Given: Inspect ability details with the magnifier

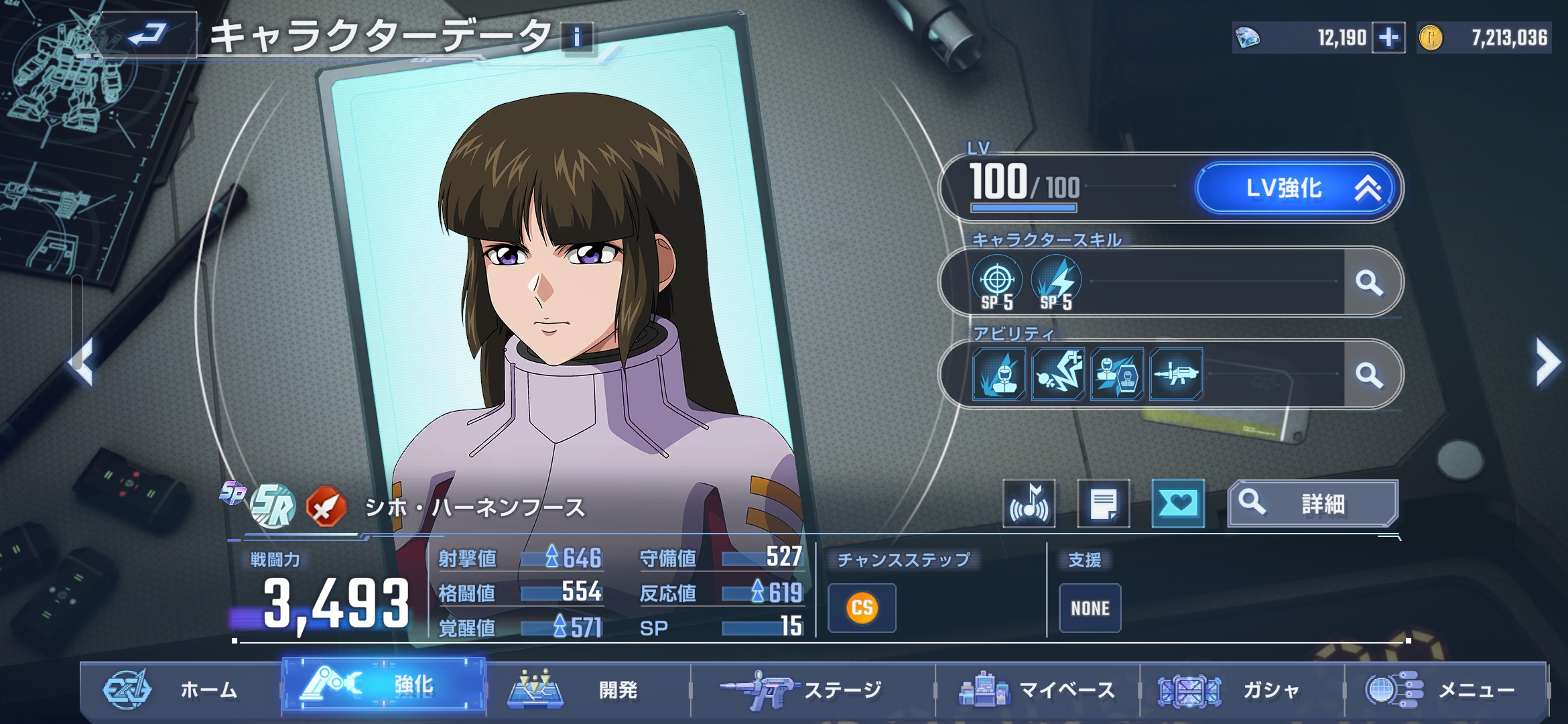Looking at the screenshot, I should point(1370,375).
